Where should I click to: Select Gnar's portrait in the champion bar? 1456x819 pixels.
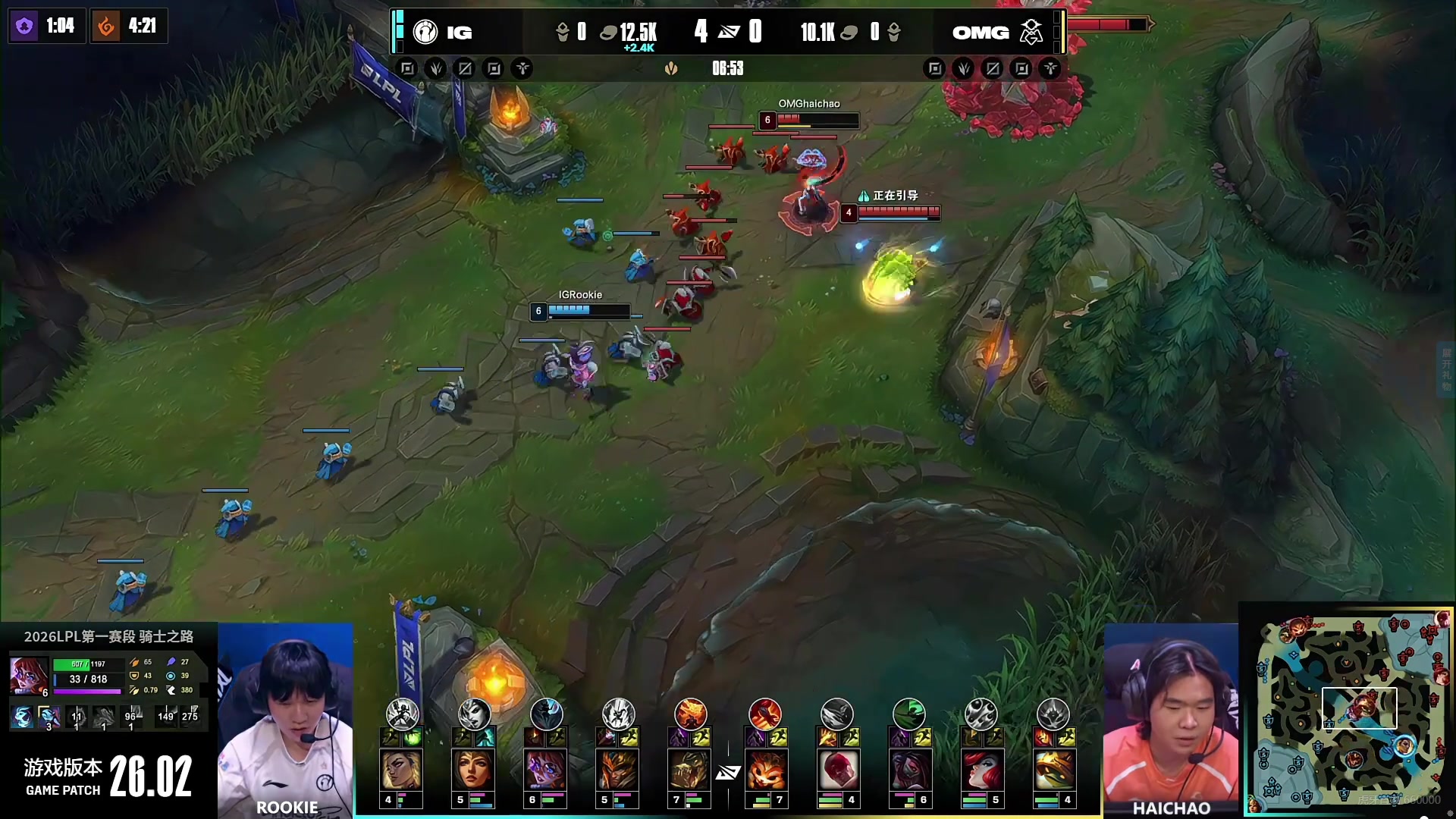click(x=765, y=770)
